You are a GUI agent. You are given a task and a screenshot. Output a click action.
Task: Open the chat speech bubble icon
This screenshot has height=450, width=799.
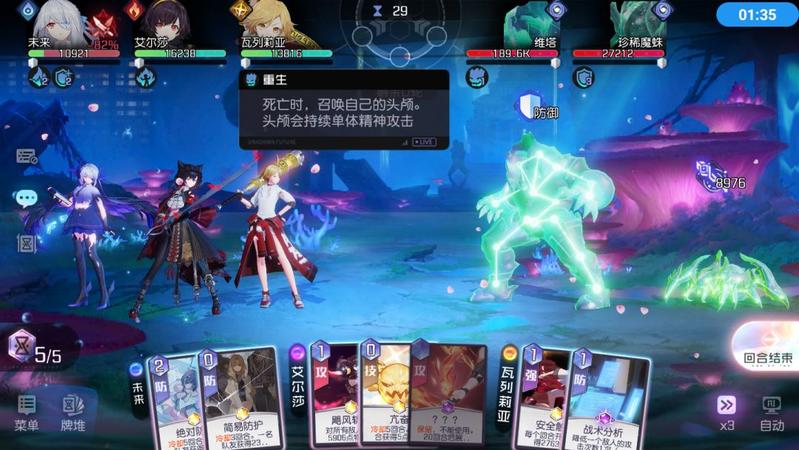point(26,198)
